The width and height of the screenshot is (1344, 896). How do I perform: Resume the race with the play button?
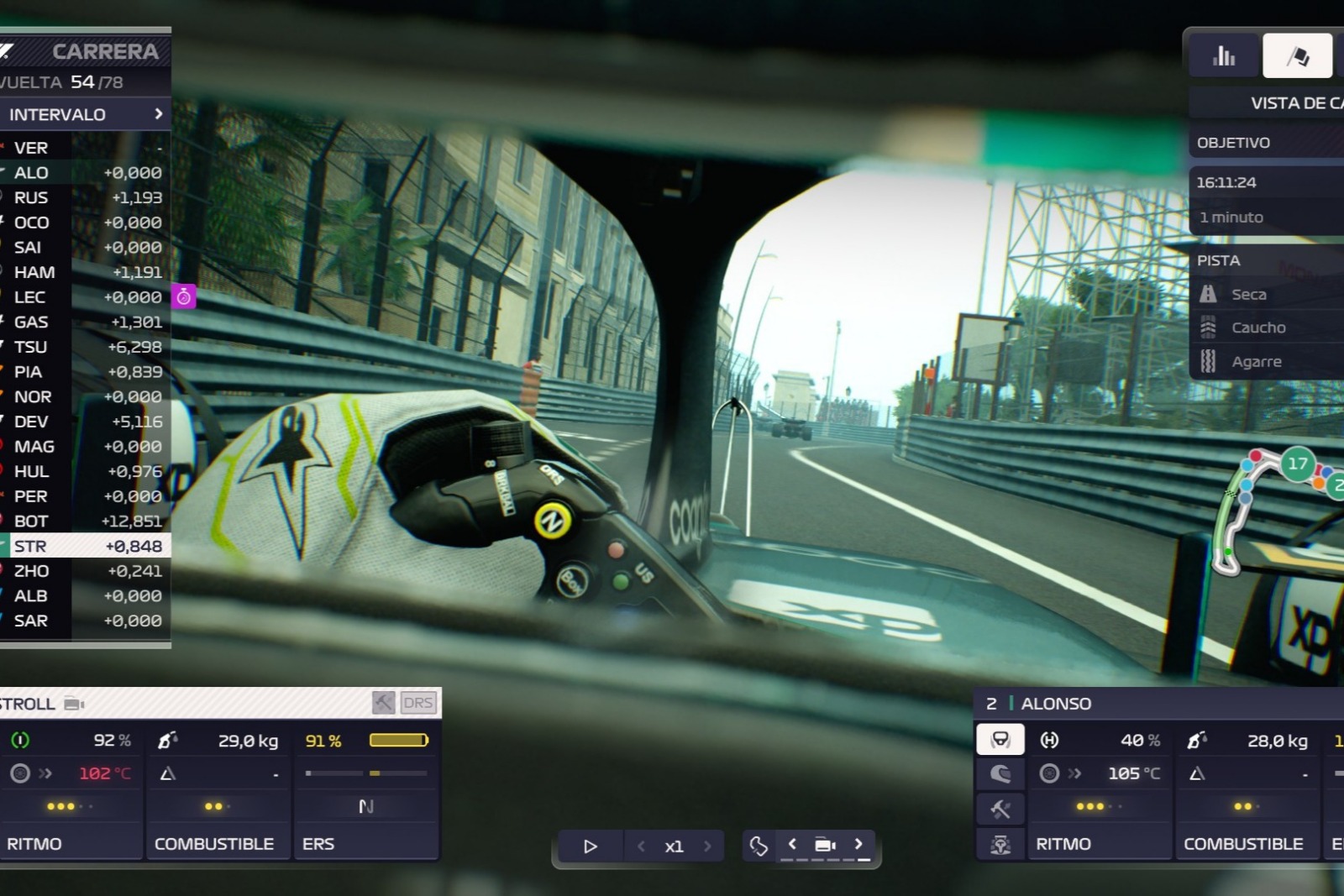[590, 846]
